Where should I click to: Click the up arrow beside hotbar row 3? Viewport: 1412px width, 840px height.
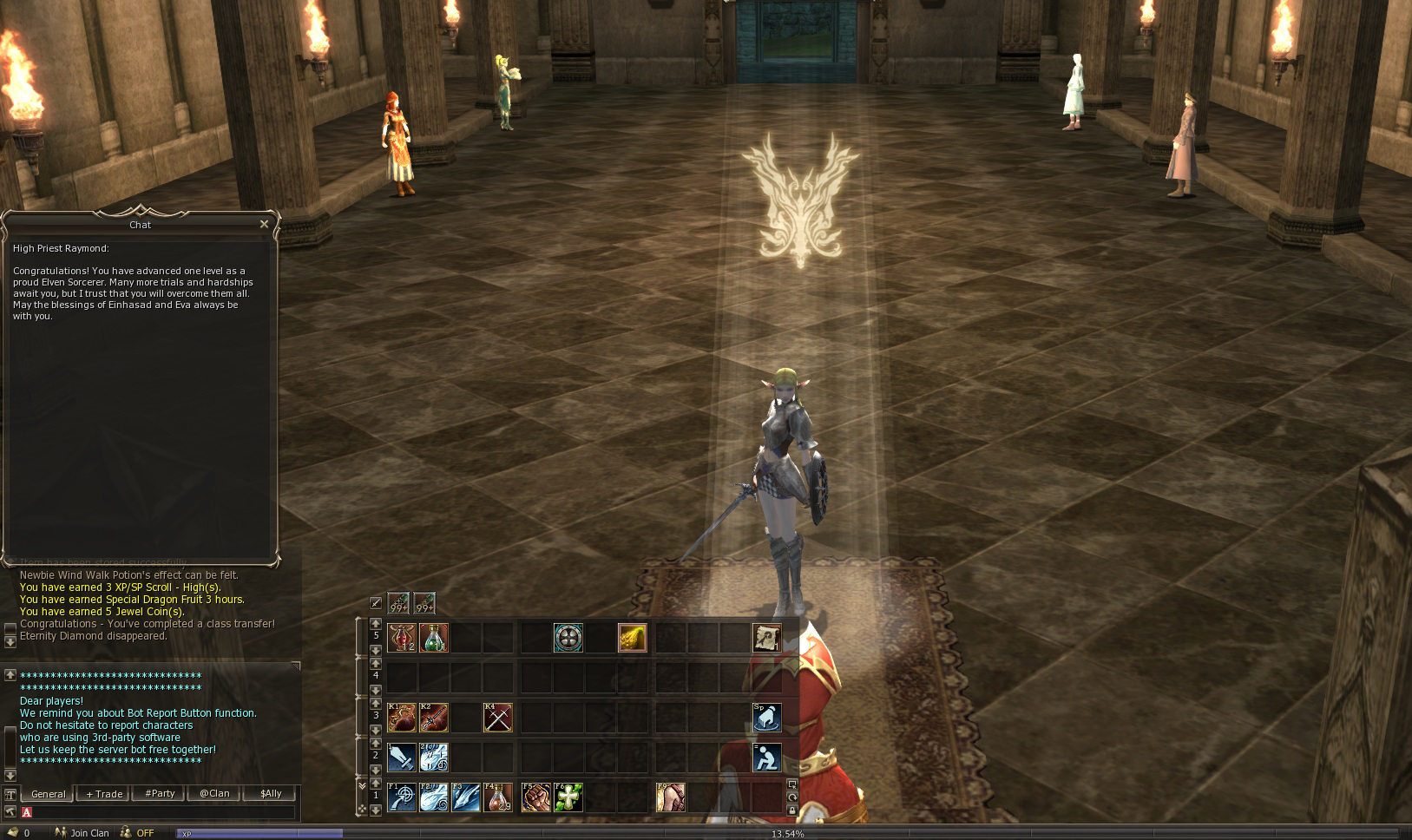[x=375, y=703]
